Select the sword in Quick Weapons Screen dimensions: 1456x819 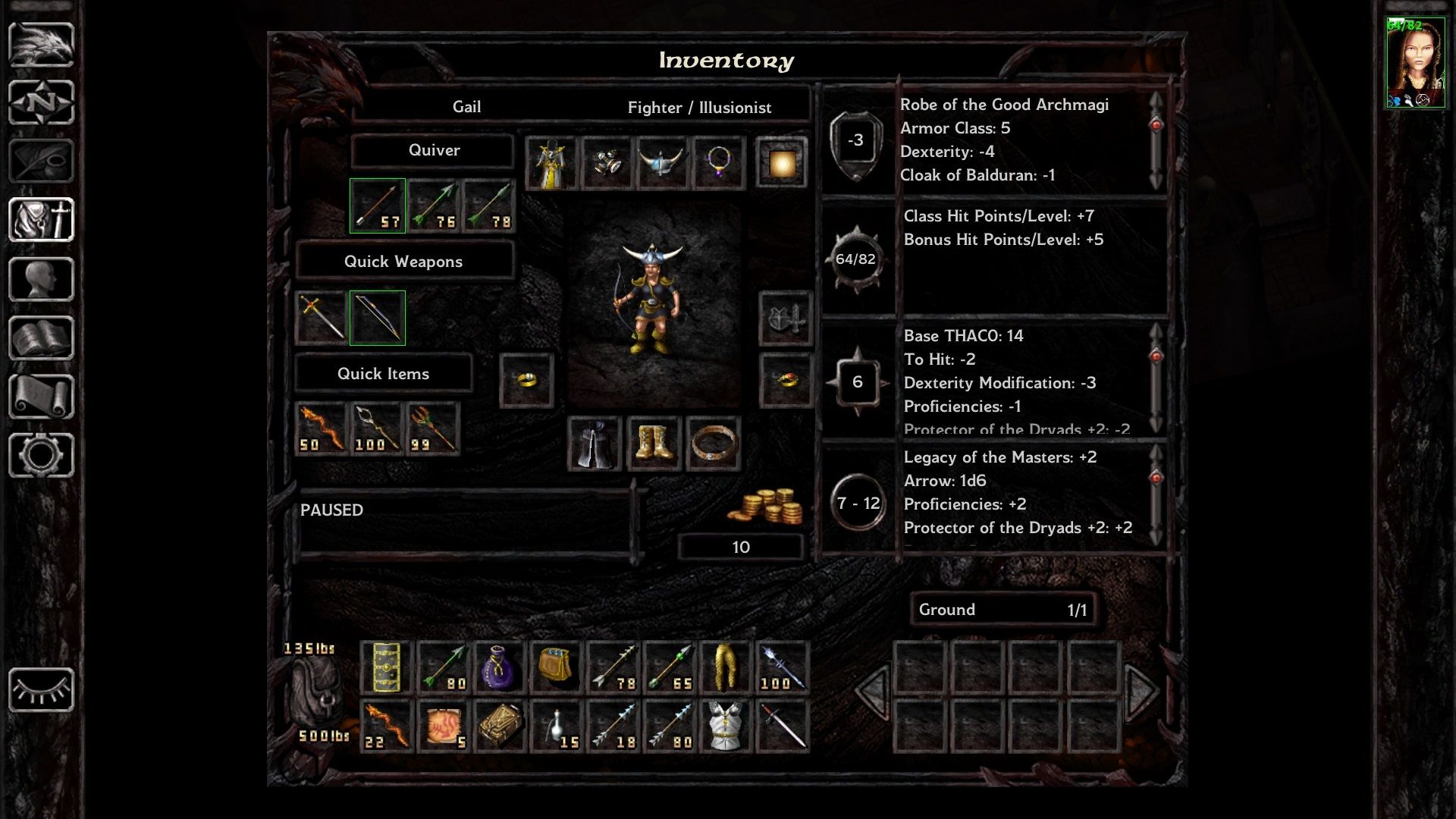tap(322, 318)
